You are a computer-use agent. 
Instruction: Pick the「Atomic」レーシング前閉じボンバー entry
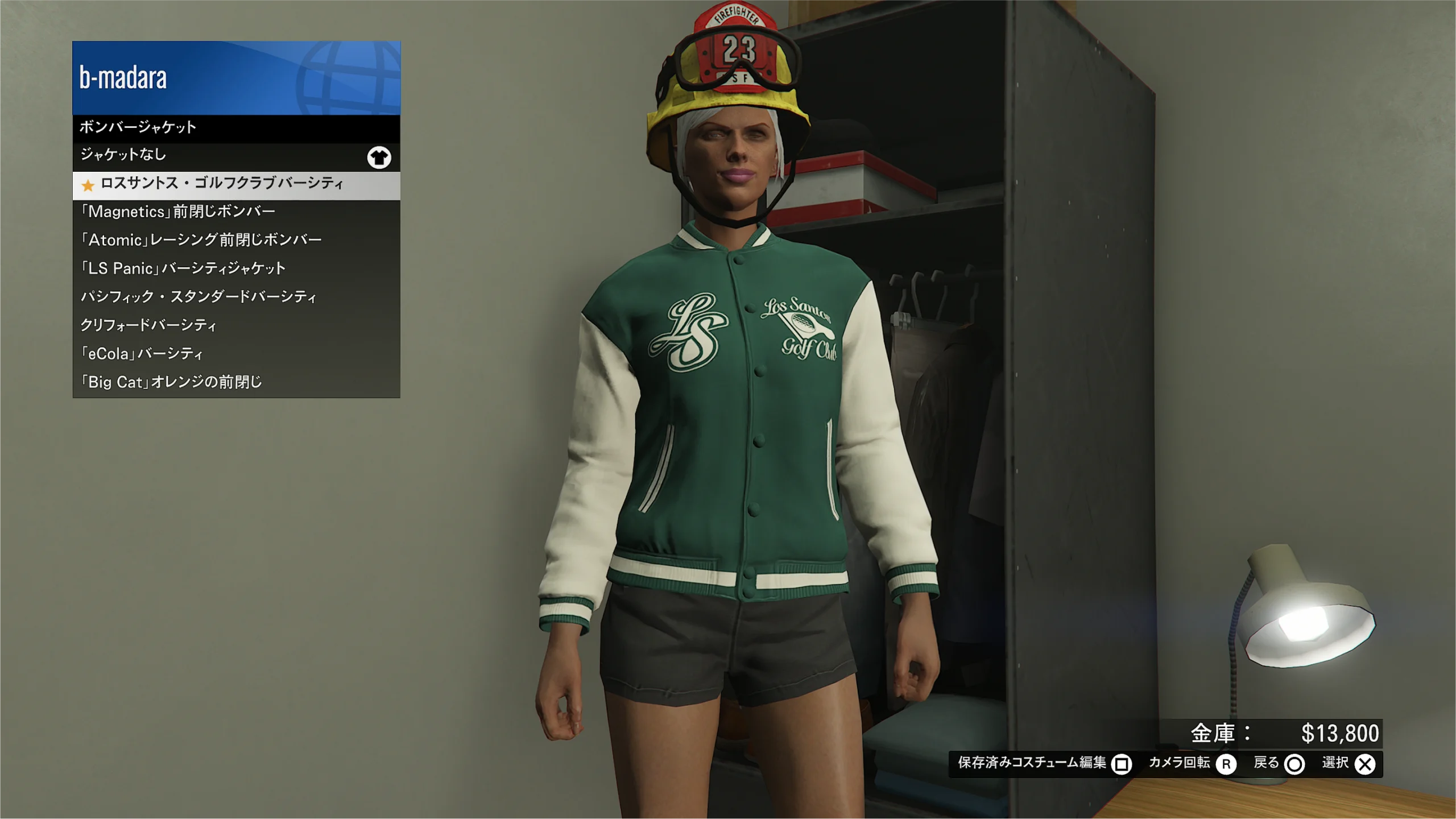(236, 241)
